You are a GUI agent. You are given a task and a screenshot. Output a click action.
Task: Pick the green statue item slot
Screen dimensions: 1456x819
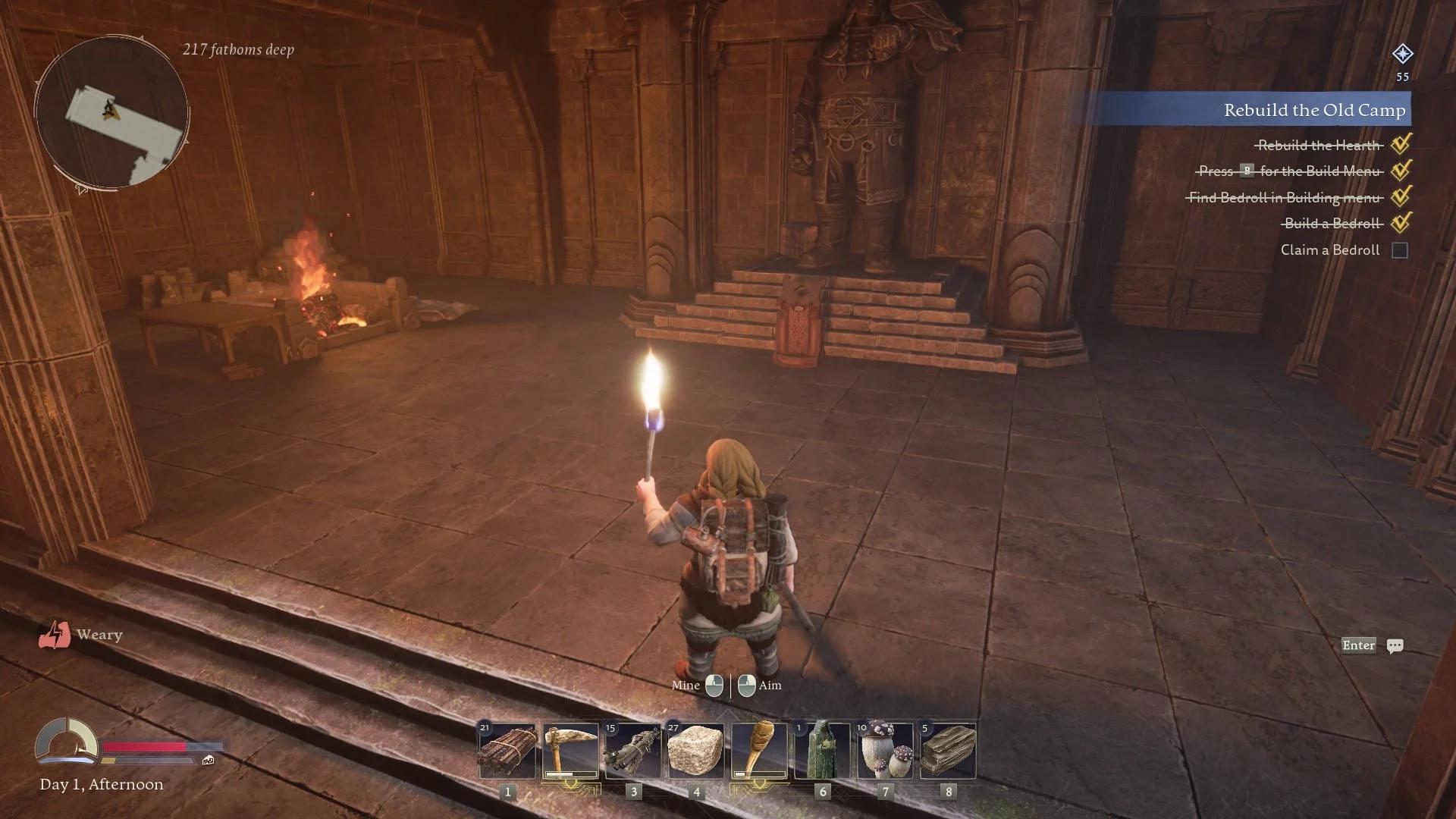tap(822, 752)
